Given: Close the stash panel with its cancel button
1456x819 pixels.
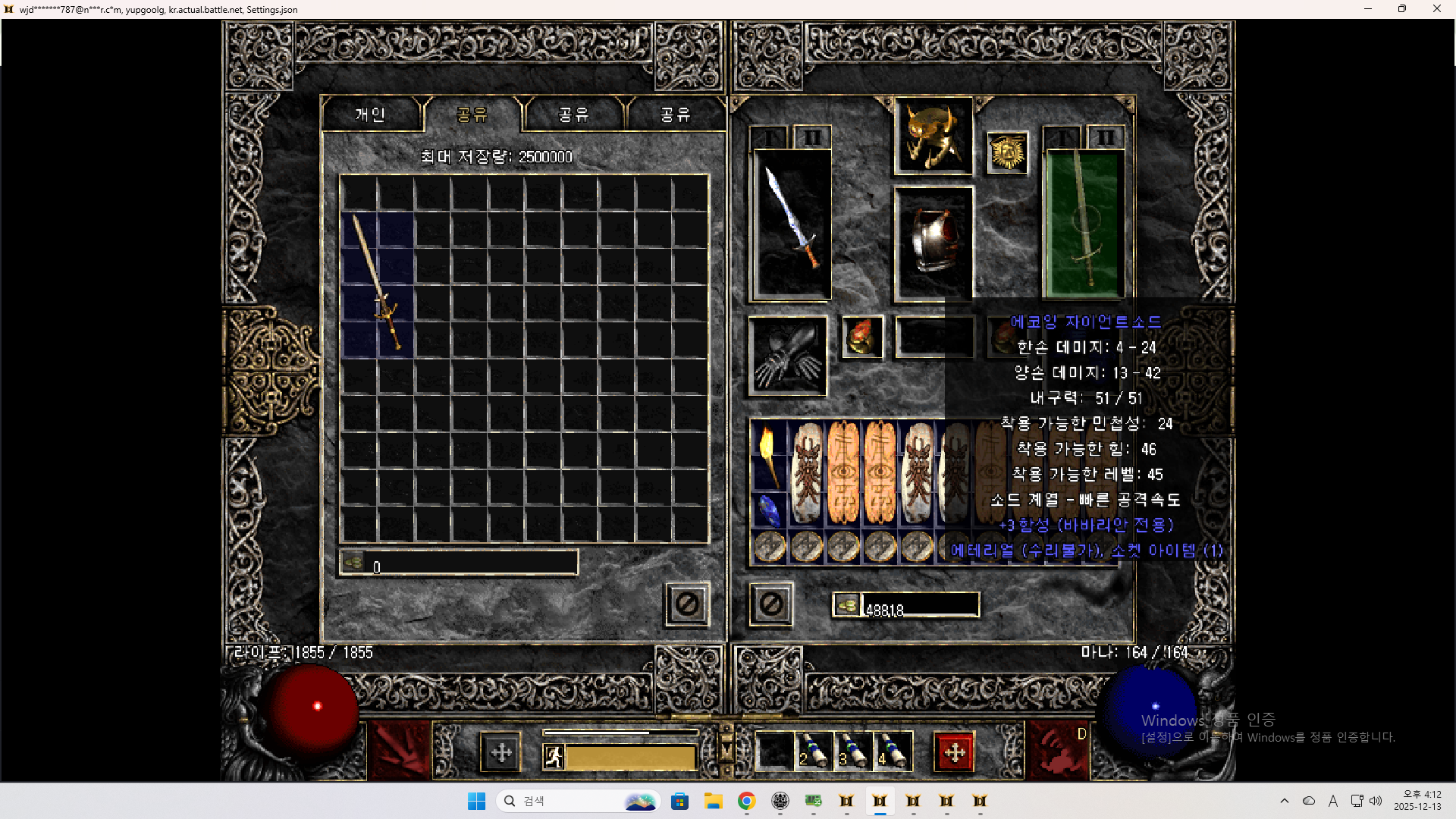Looking at the screenshot, I should (x=687, y=604).
